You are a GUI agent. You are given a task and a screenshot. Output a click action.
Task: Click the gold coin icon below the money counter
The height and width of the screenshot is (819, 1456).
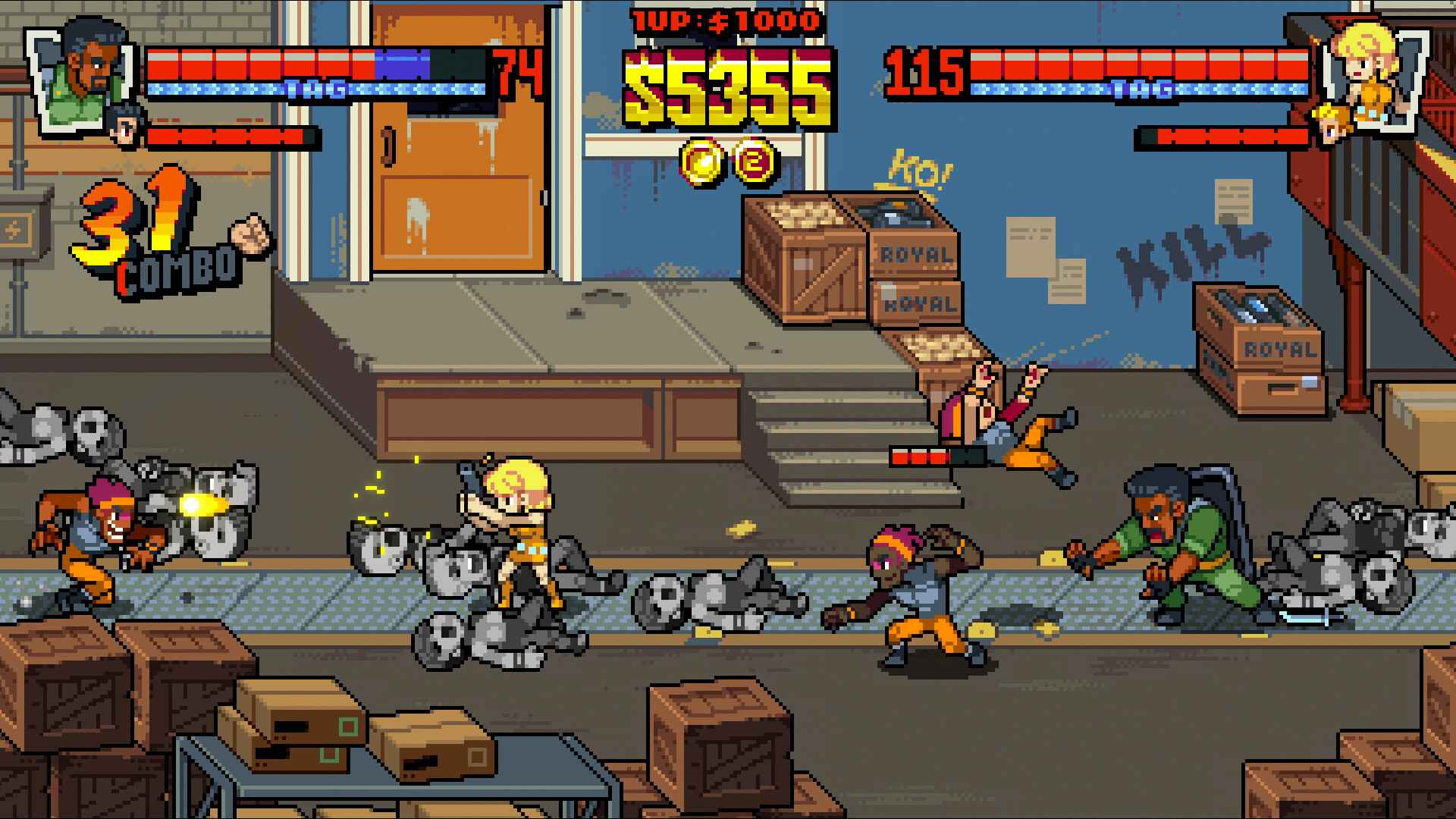(701, 161)
